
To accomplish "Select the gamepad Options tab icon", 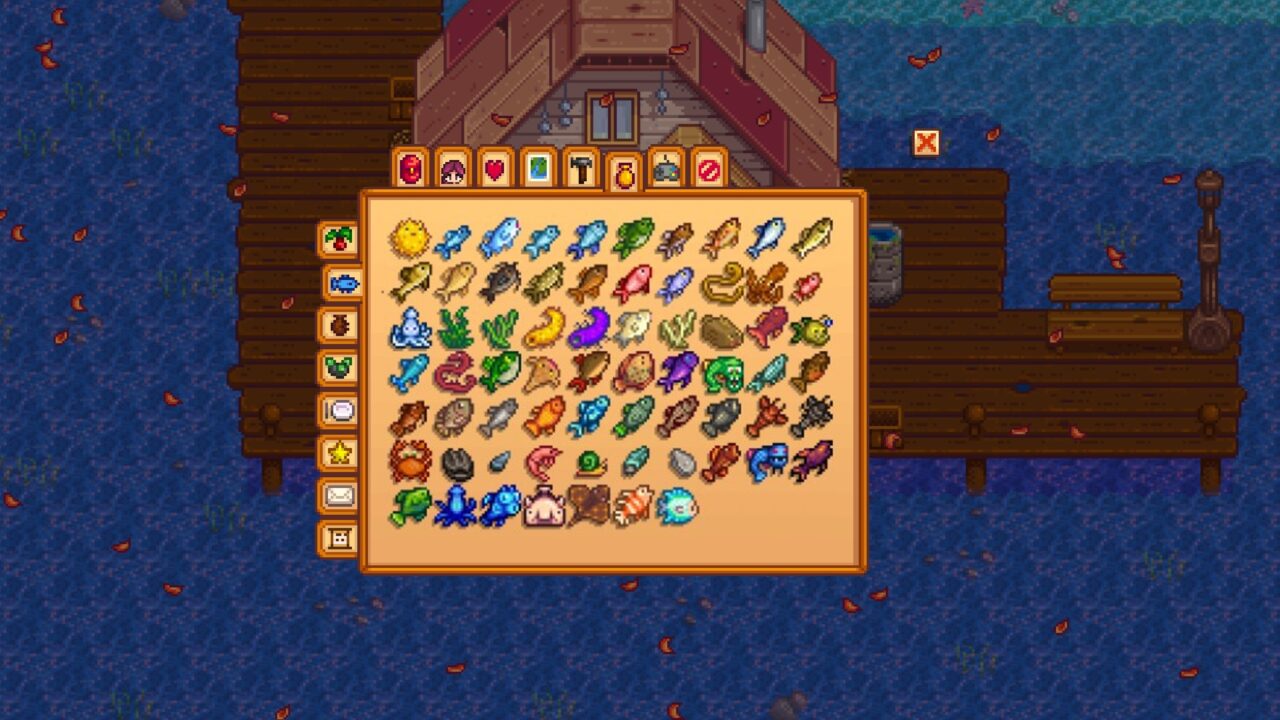I will coord(667,170).
